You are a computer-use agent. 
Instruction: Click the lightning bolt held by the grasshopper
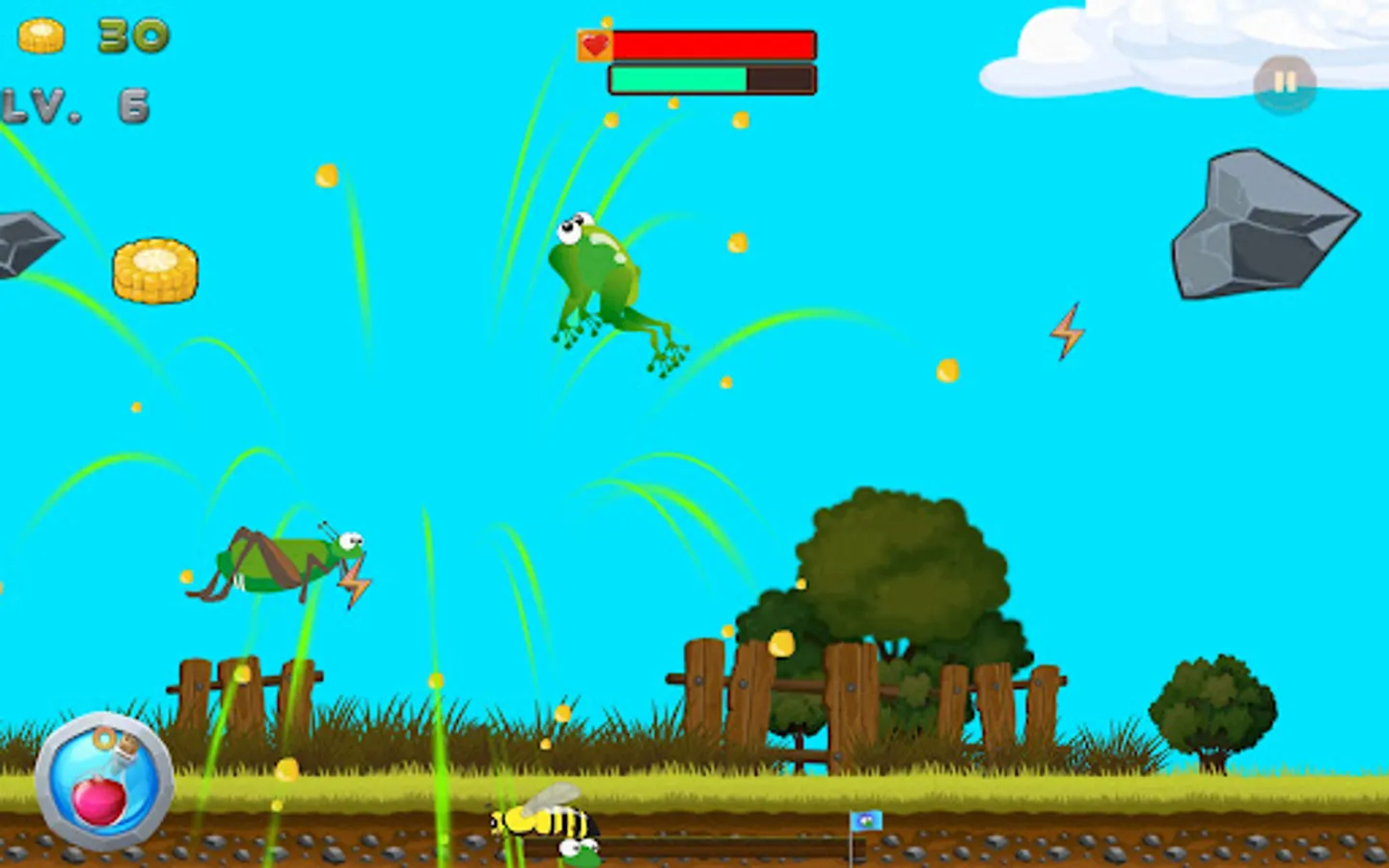click(355, 580)
